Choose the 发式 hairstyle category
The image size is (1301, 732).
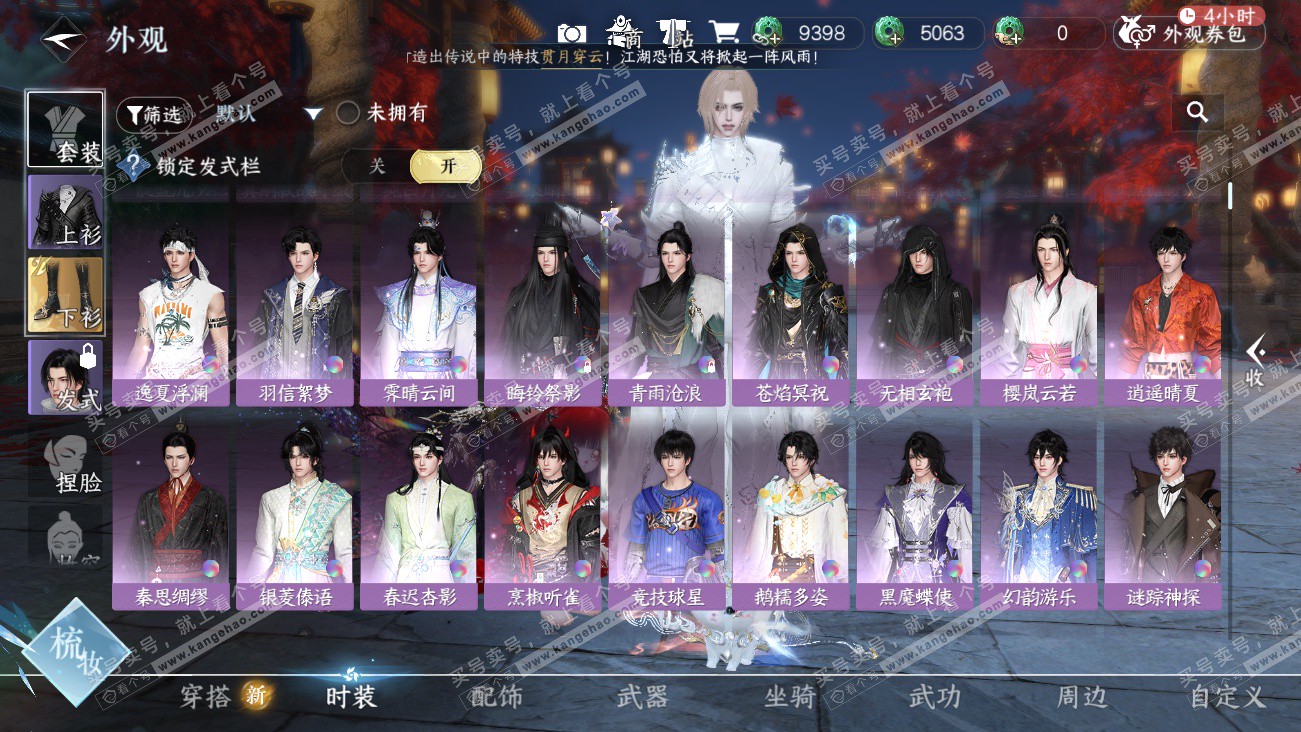coord(65,377)
